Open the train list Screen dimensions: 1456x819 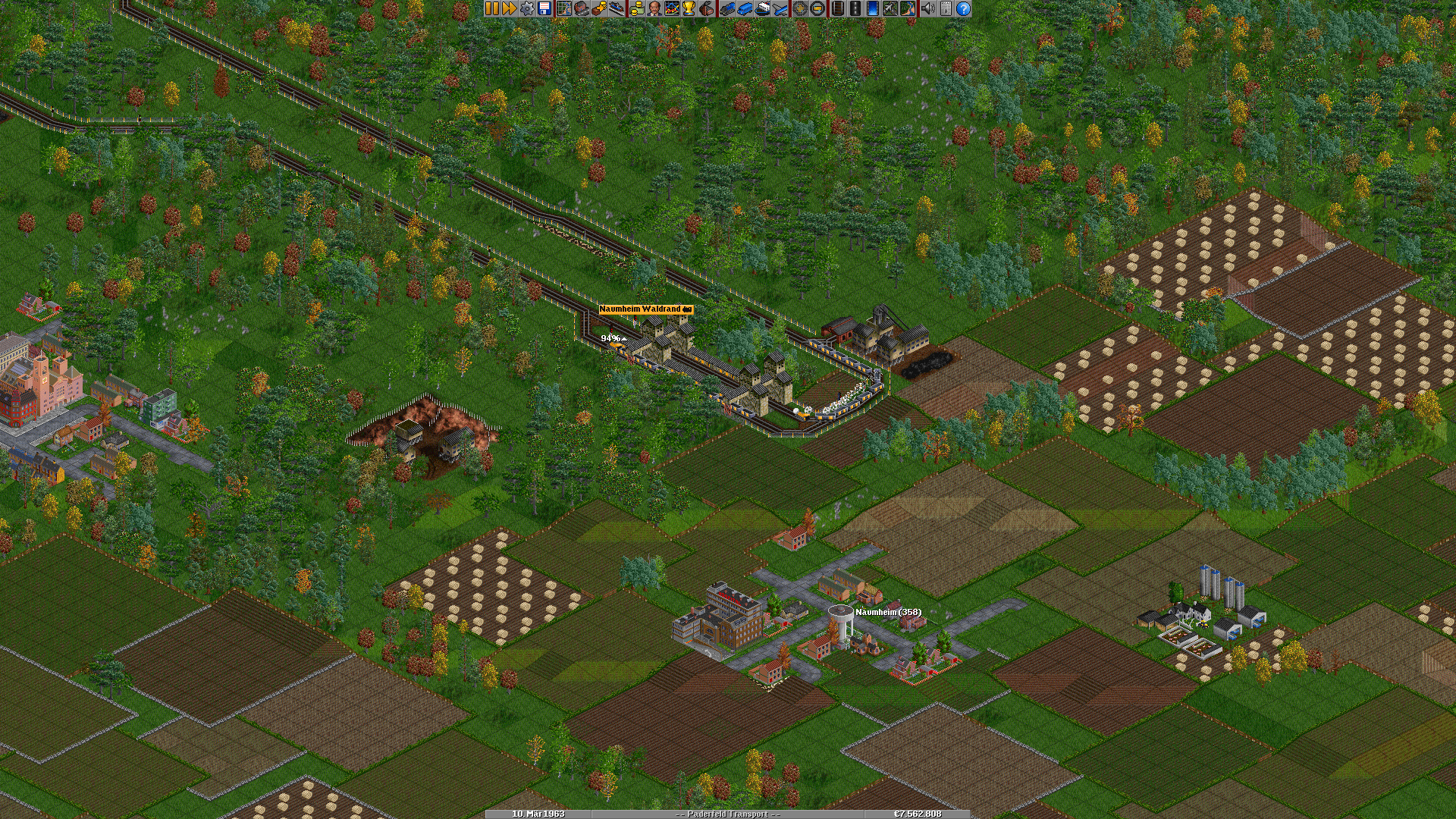(x=727, y=8)
